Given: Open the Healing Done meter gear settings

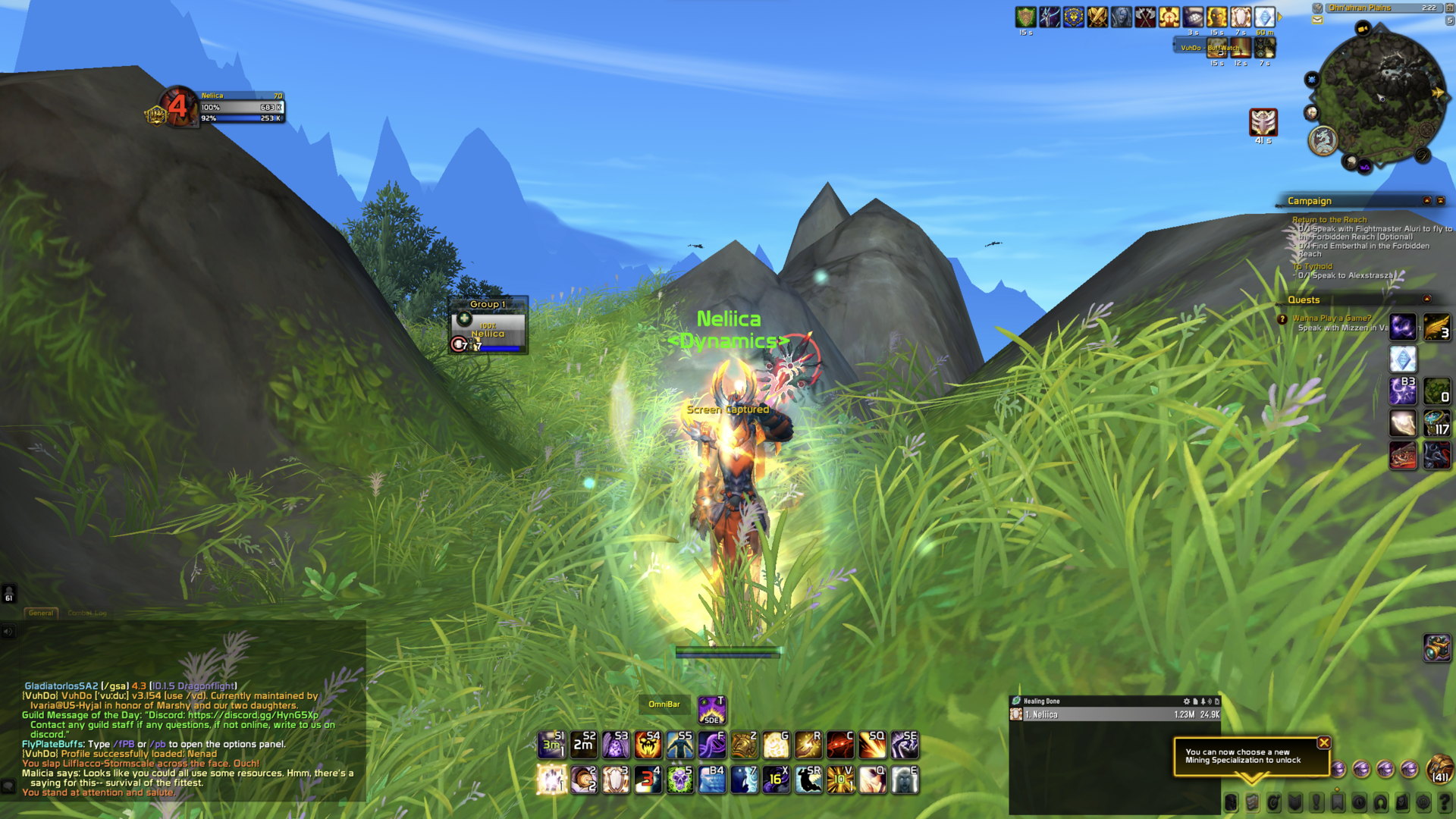Looking at the screenshot, I should click(x=1187, y=701).
